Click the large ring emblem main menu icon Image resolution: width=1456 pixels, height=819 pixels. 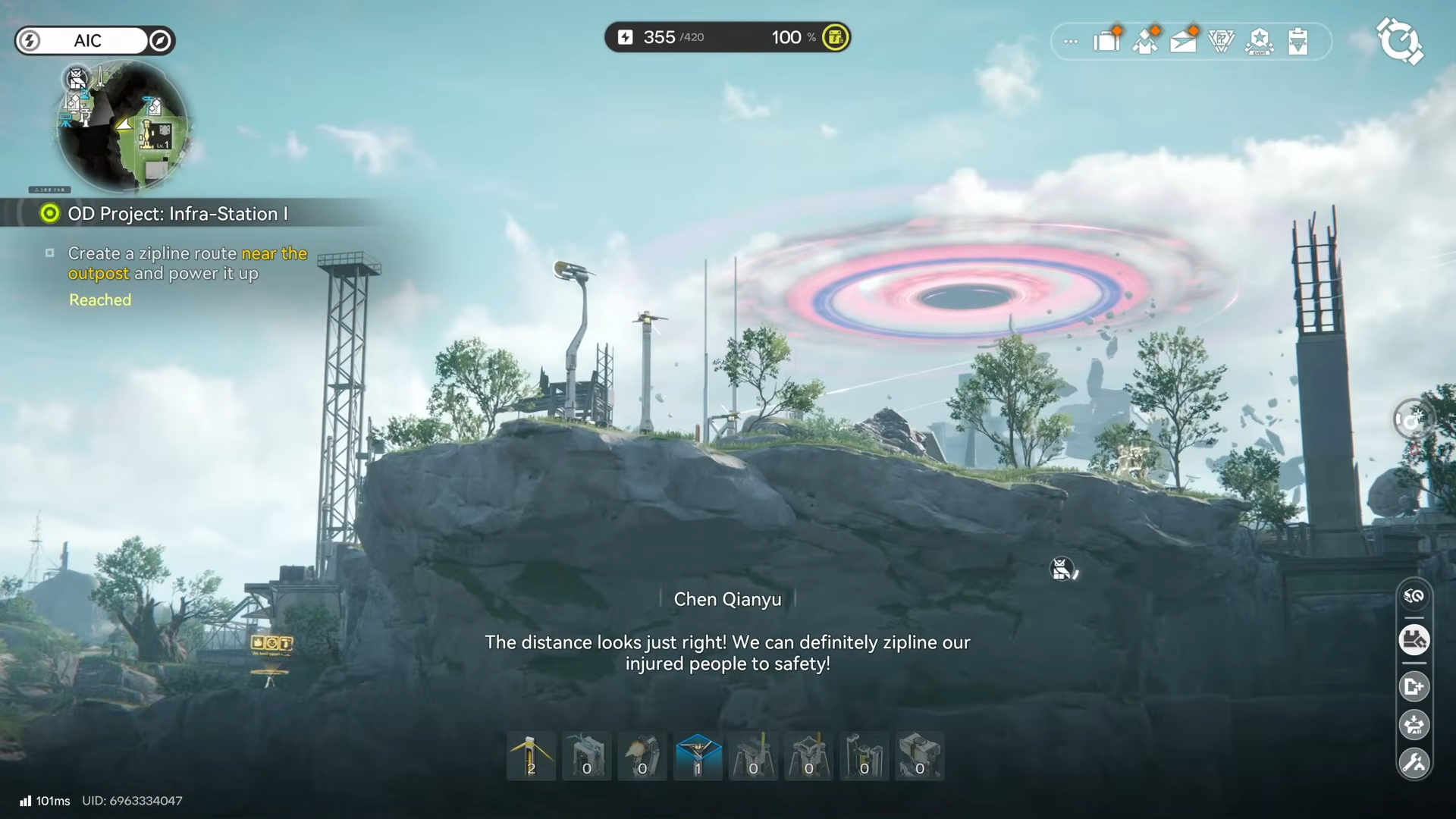pyautogui.click(x=1399, y=41)
